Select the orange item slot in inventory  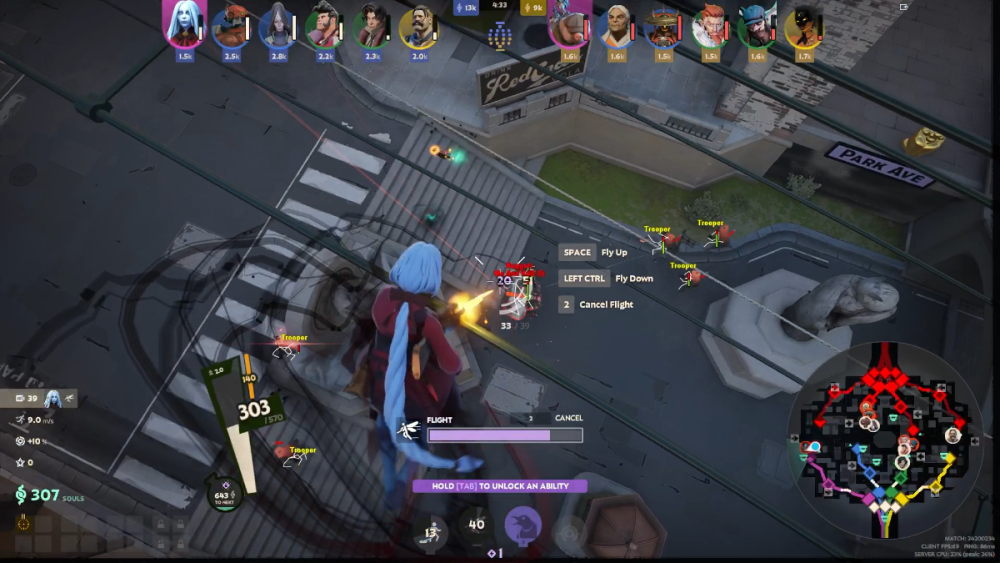[x=23, y=523]
